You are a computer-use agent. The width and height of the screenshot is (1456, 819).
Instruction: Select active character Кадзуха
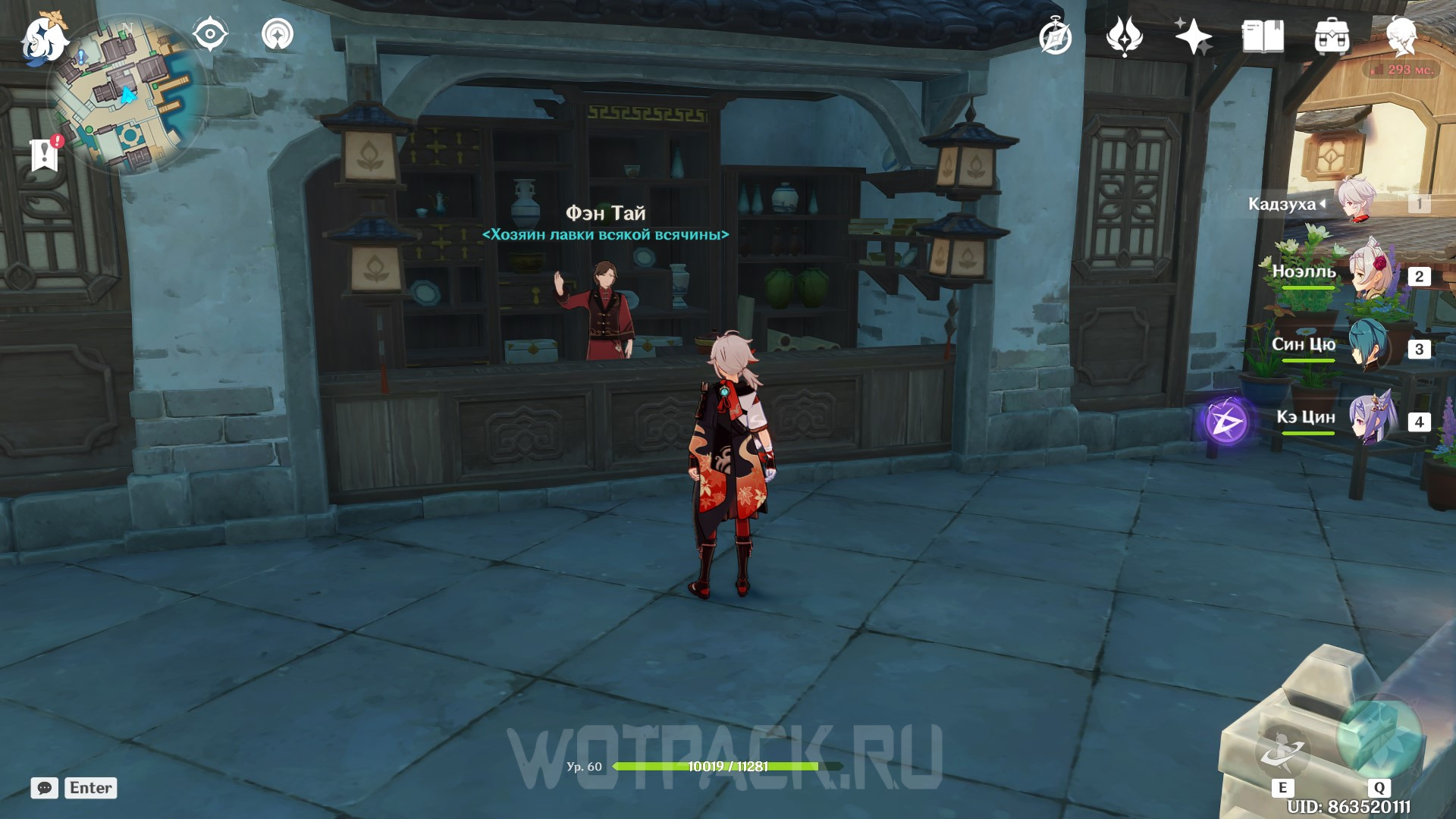(1356, 202)
